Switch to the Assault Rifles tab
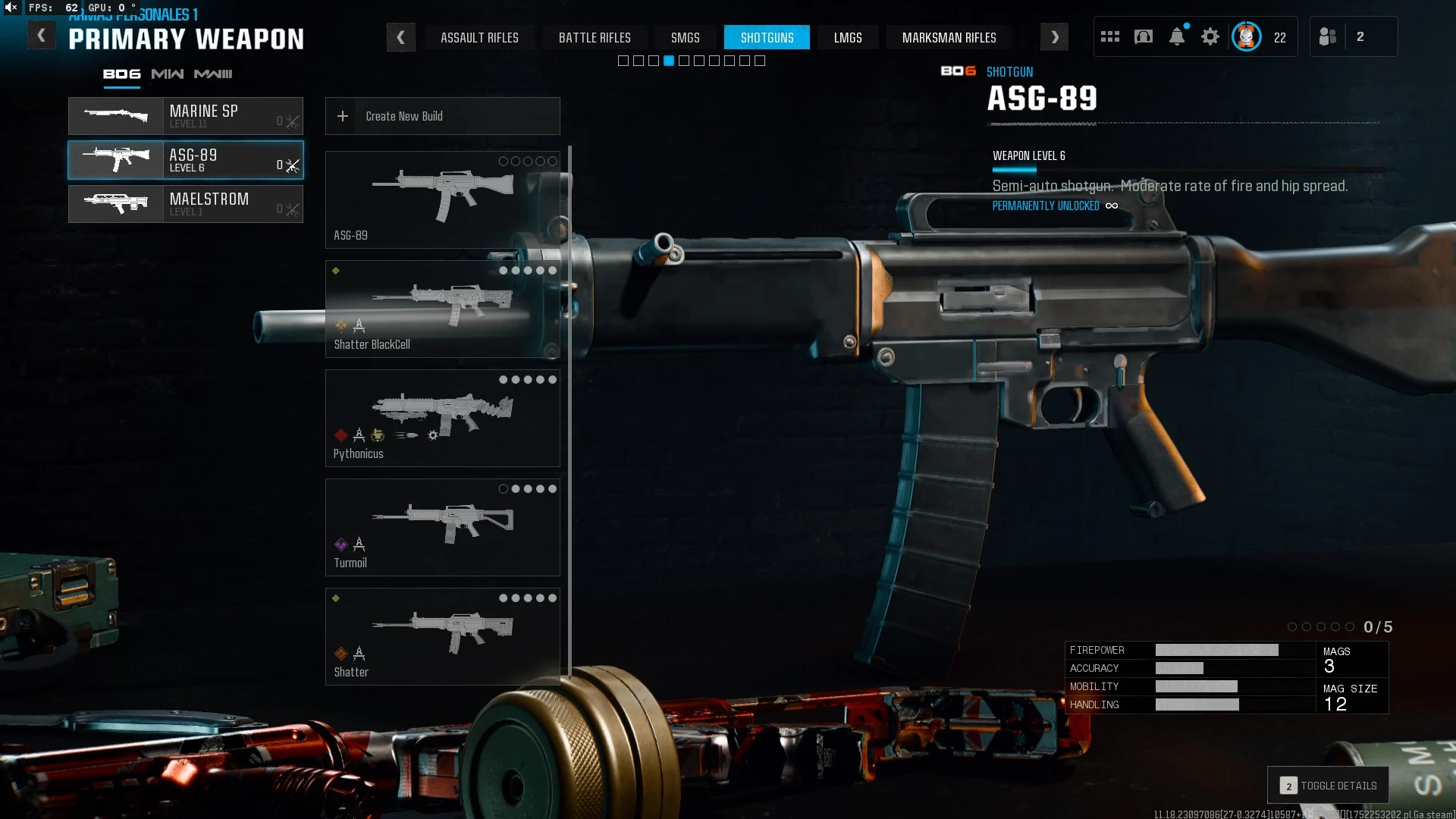The width and height of the screenshot is (1456, 819). pyautogui.click(x=479, y=37)
